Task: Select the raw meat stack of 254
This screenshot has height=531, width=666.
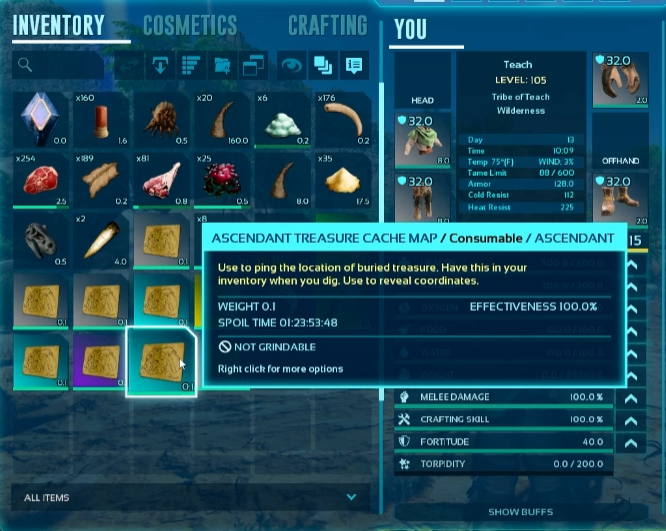Action: point(40,180)
